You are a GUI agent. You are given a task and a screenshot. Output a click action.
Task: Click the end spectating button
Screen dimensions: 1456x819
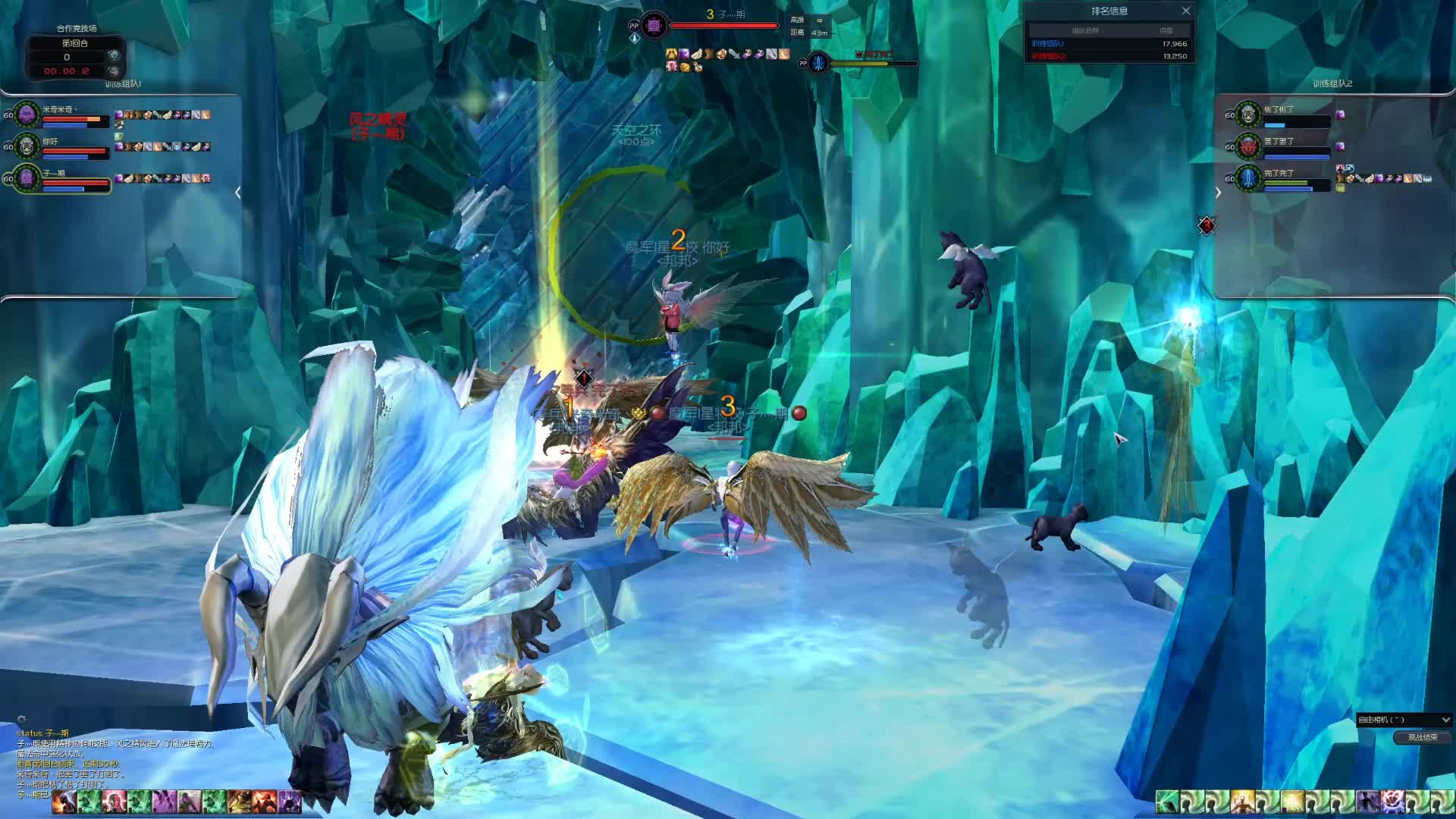coord(1422,737)
